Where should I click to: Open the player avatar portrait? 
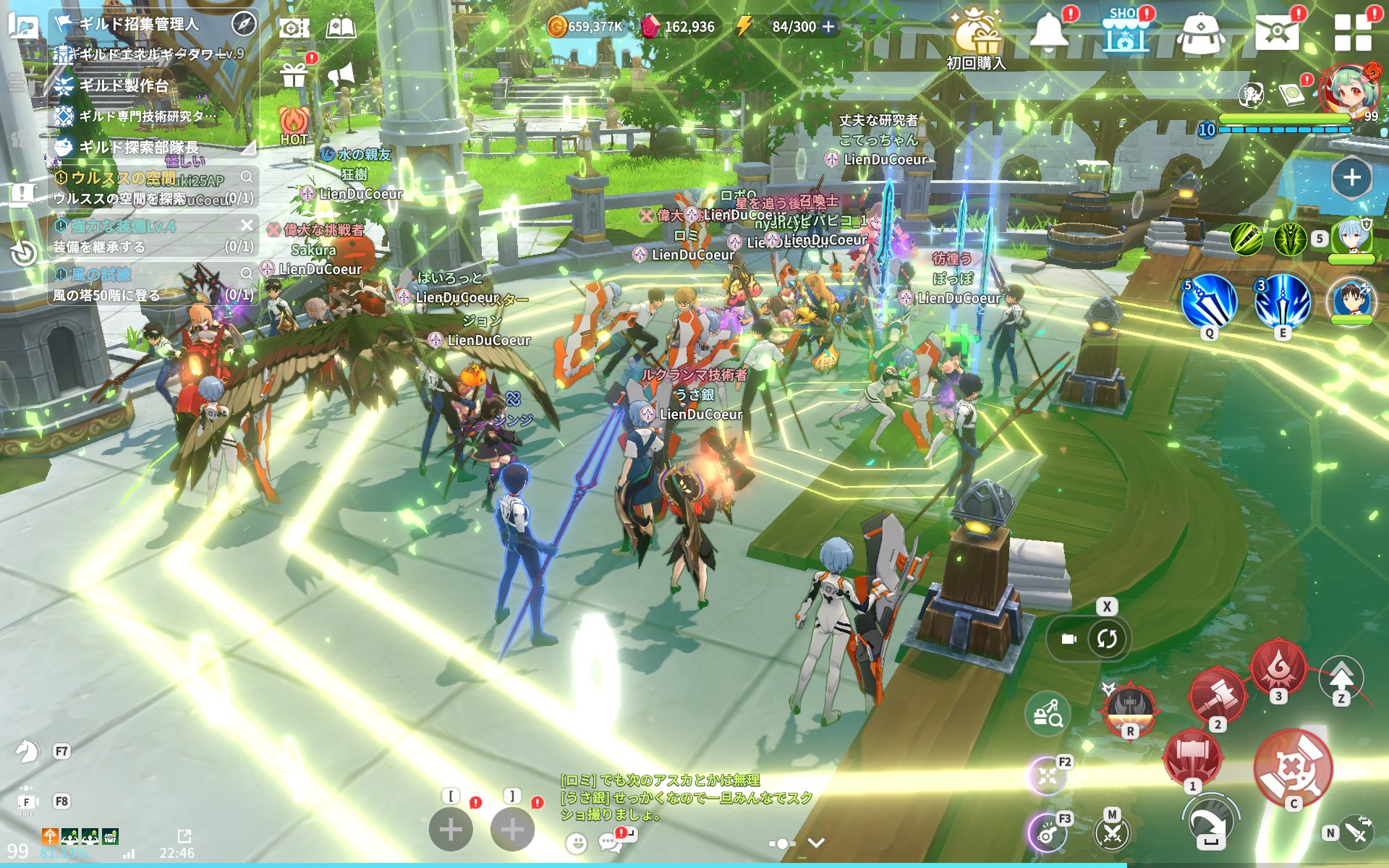pos(1347,93)
